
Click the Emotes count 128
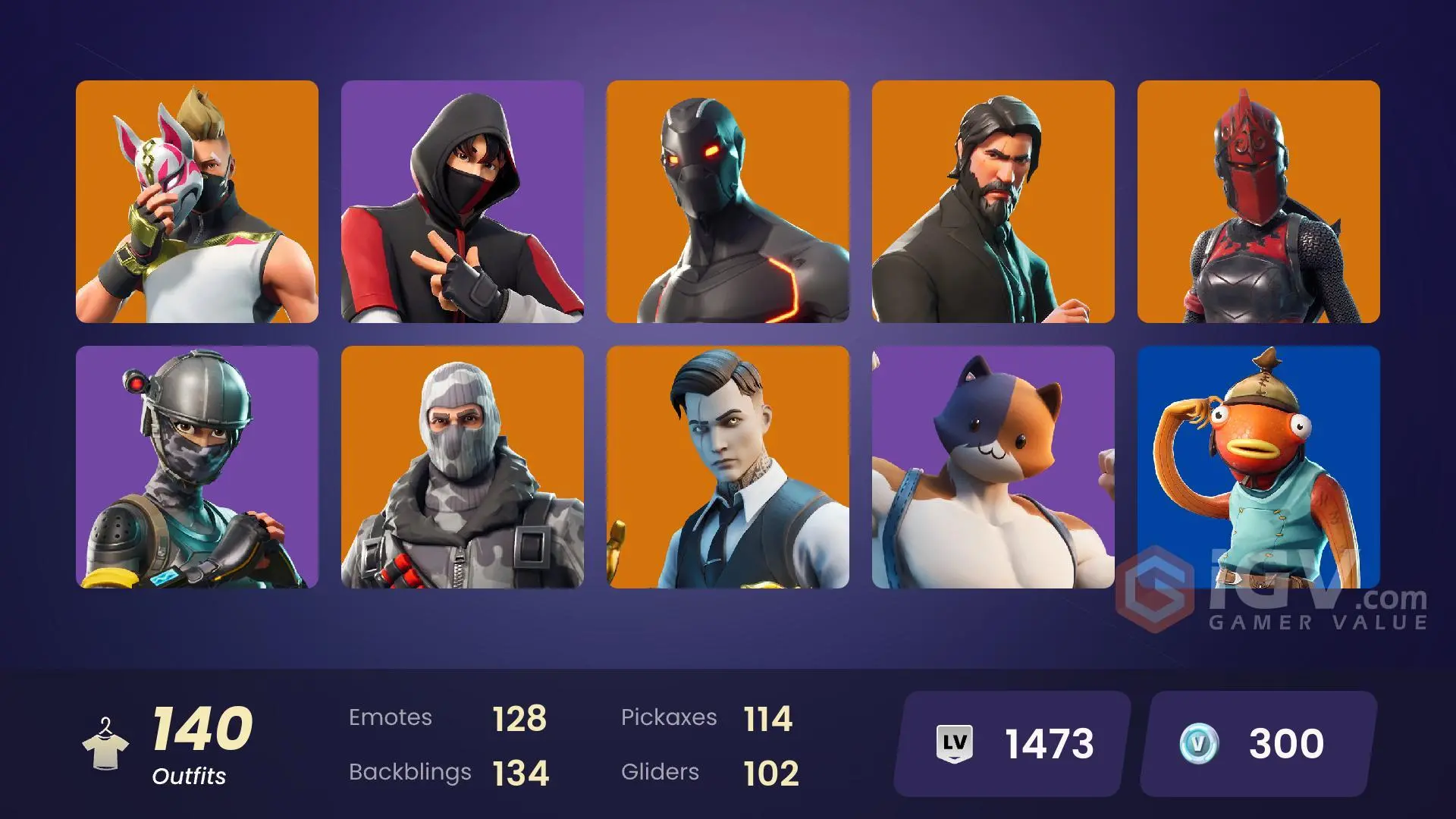(x=519, y=717)
